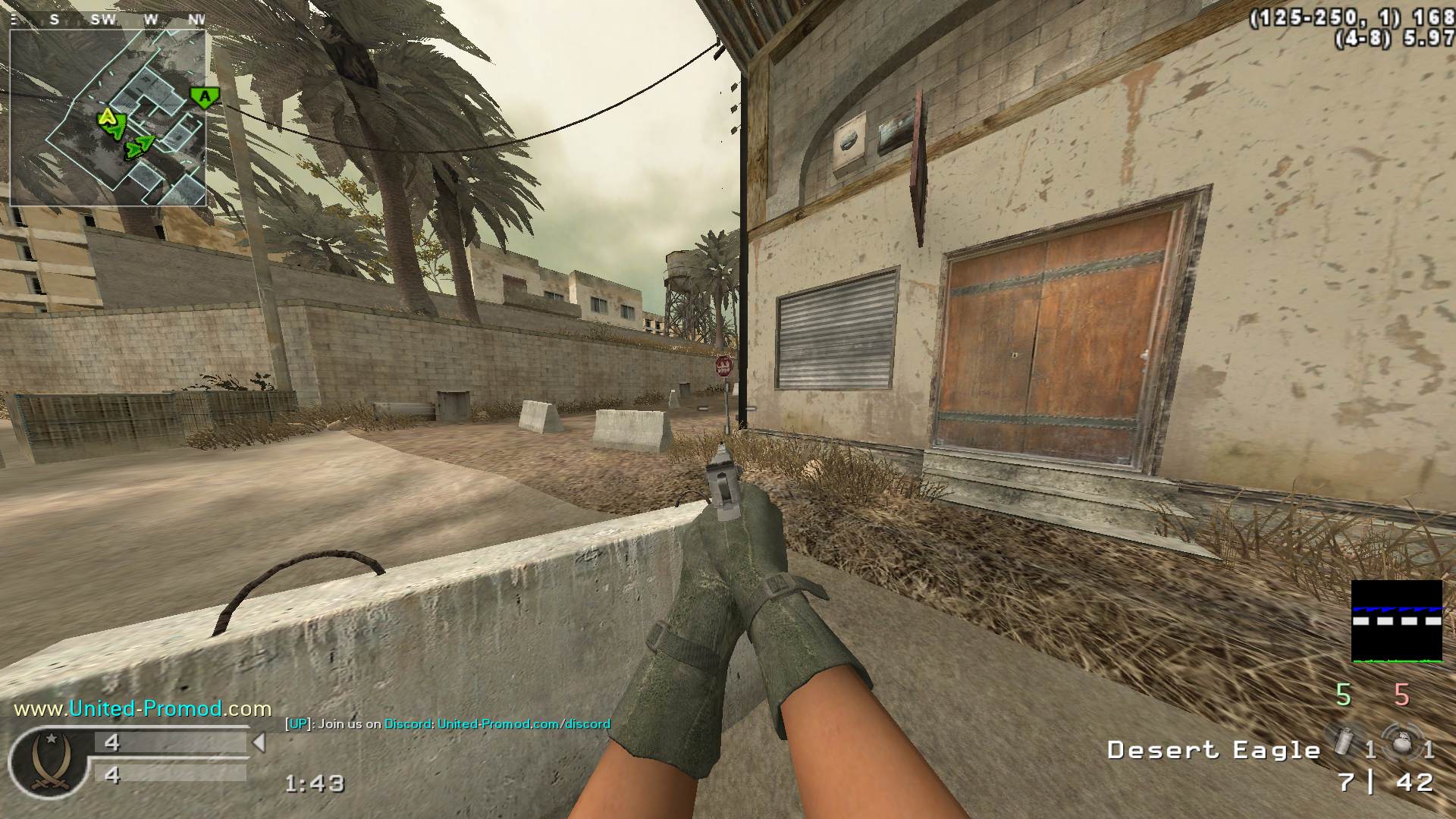This screenshot has width=1456, height=819.
Task: Click the www.United-Promod.com watermark link
Action: pos(143,709)
